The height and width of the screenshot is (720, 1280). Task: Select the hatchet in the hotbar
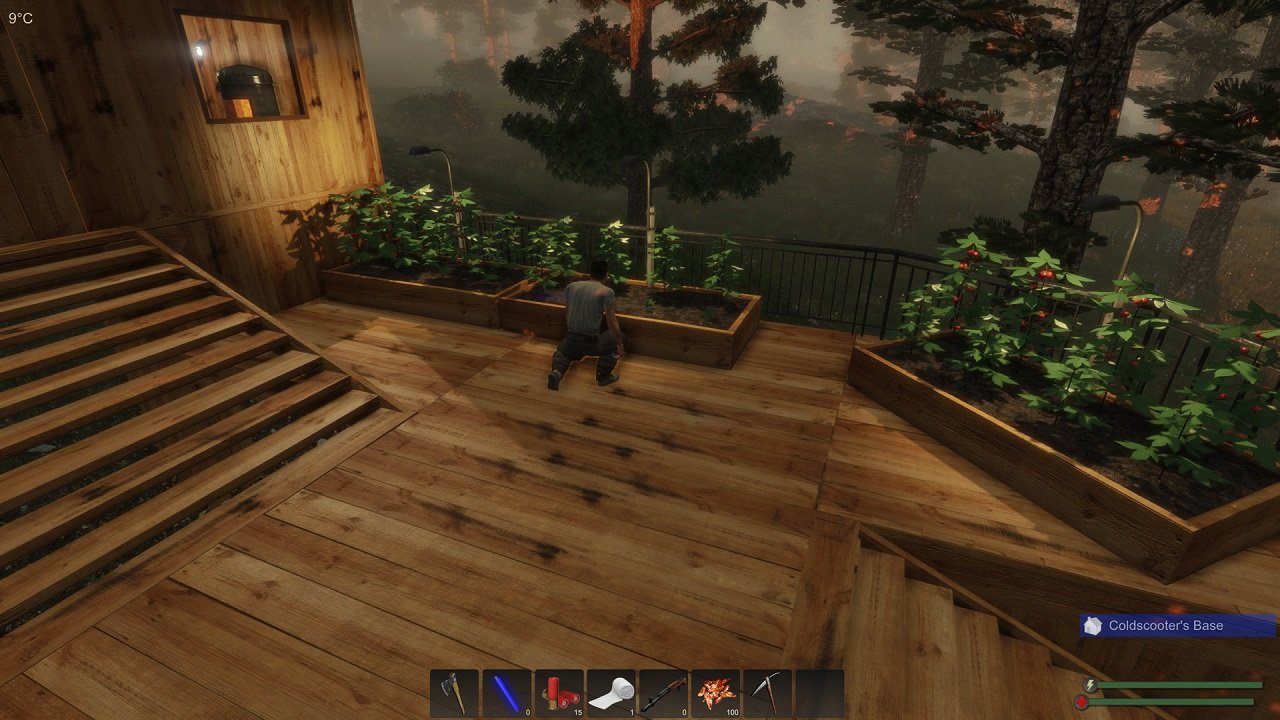[x=455, y=692]
